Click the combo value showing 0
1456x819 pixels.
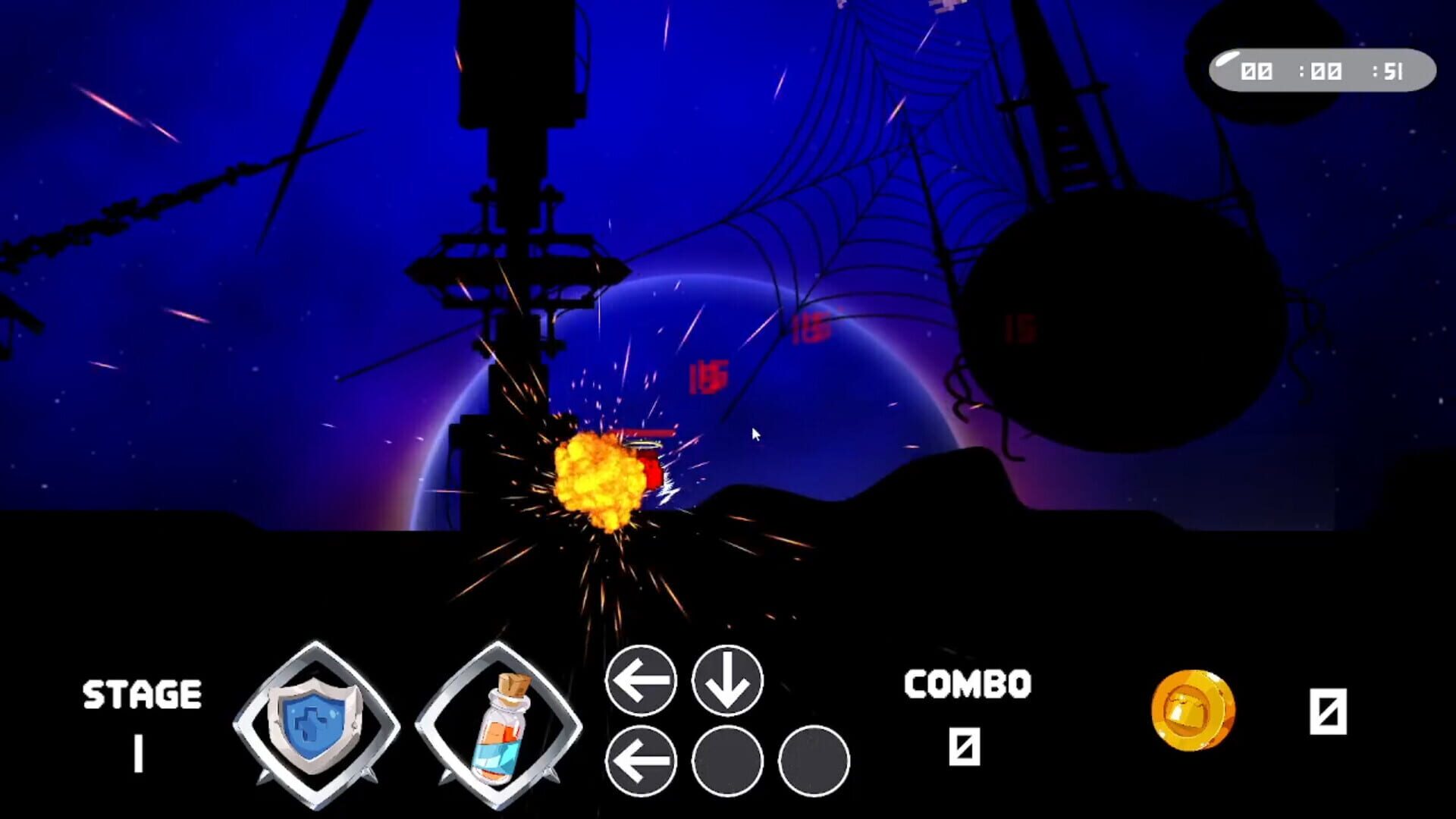coord(965,747)
